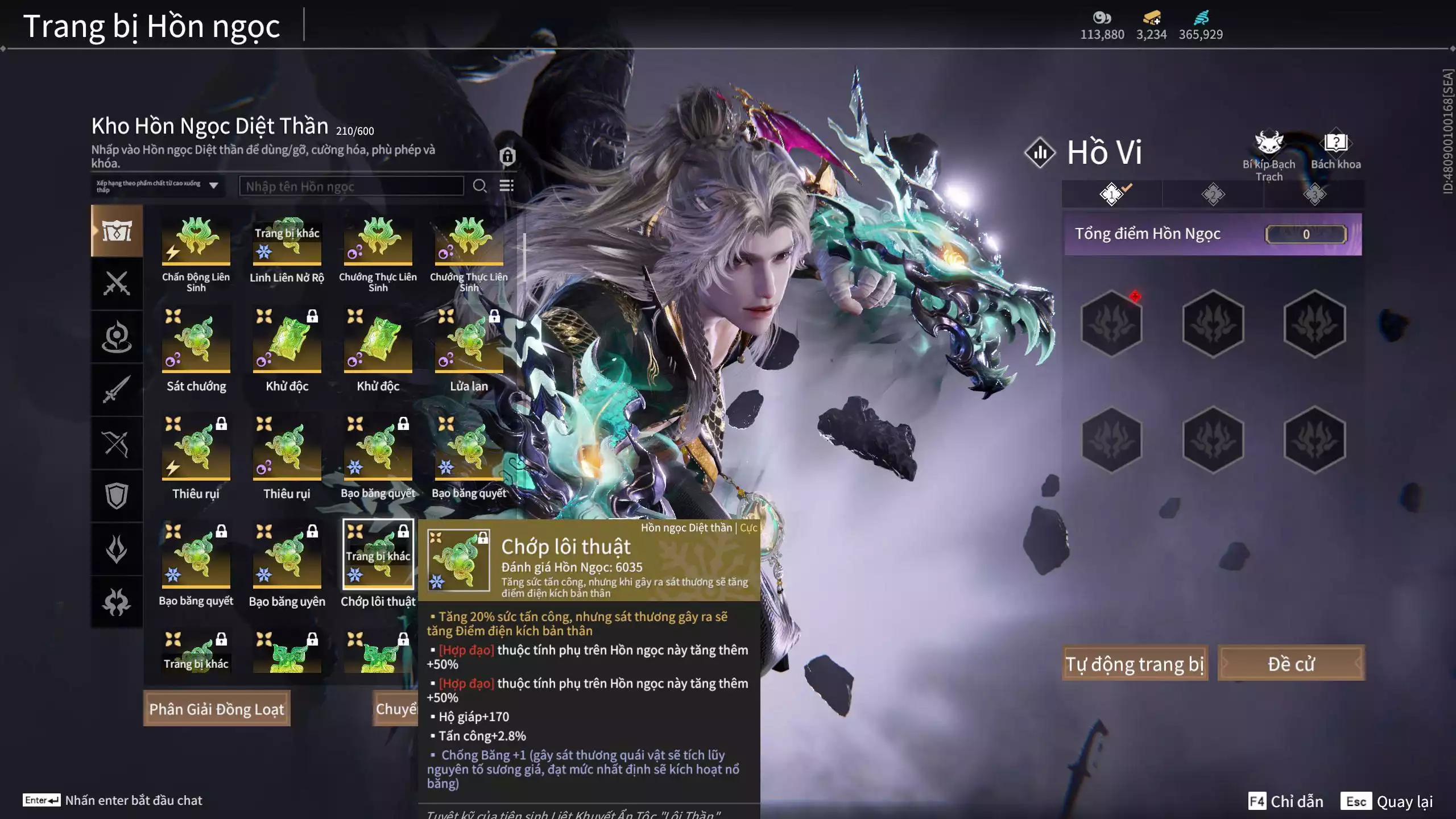Switch to the crossed swords category tab
The height and width of the screenshot is (819, 1456).
tap(117, 283)
